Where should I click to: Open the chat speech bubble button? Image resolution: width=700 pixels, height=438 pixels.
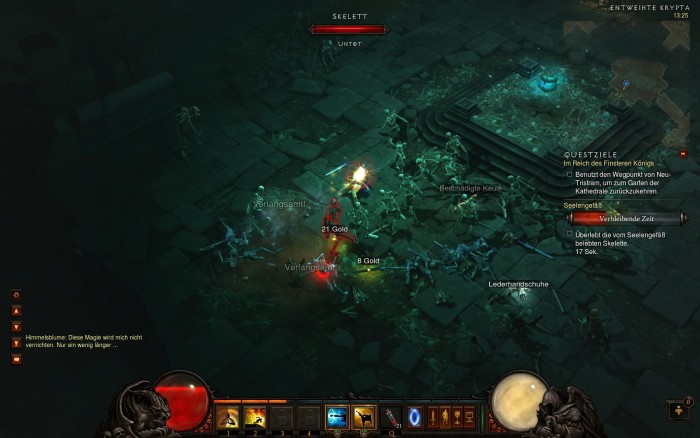(x=16, y=358)
